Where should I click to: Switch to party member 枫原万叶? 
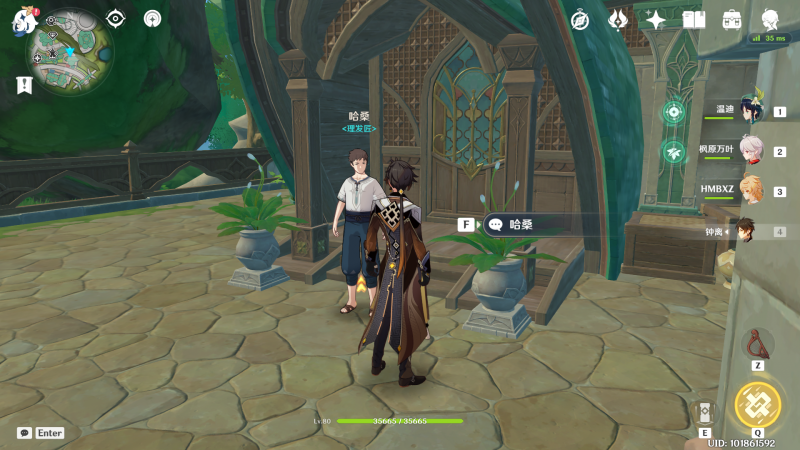[750, 152]
